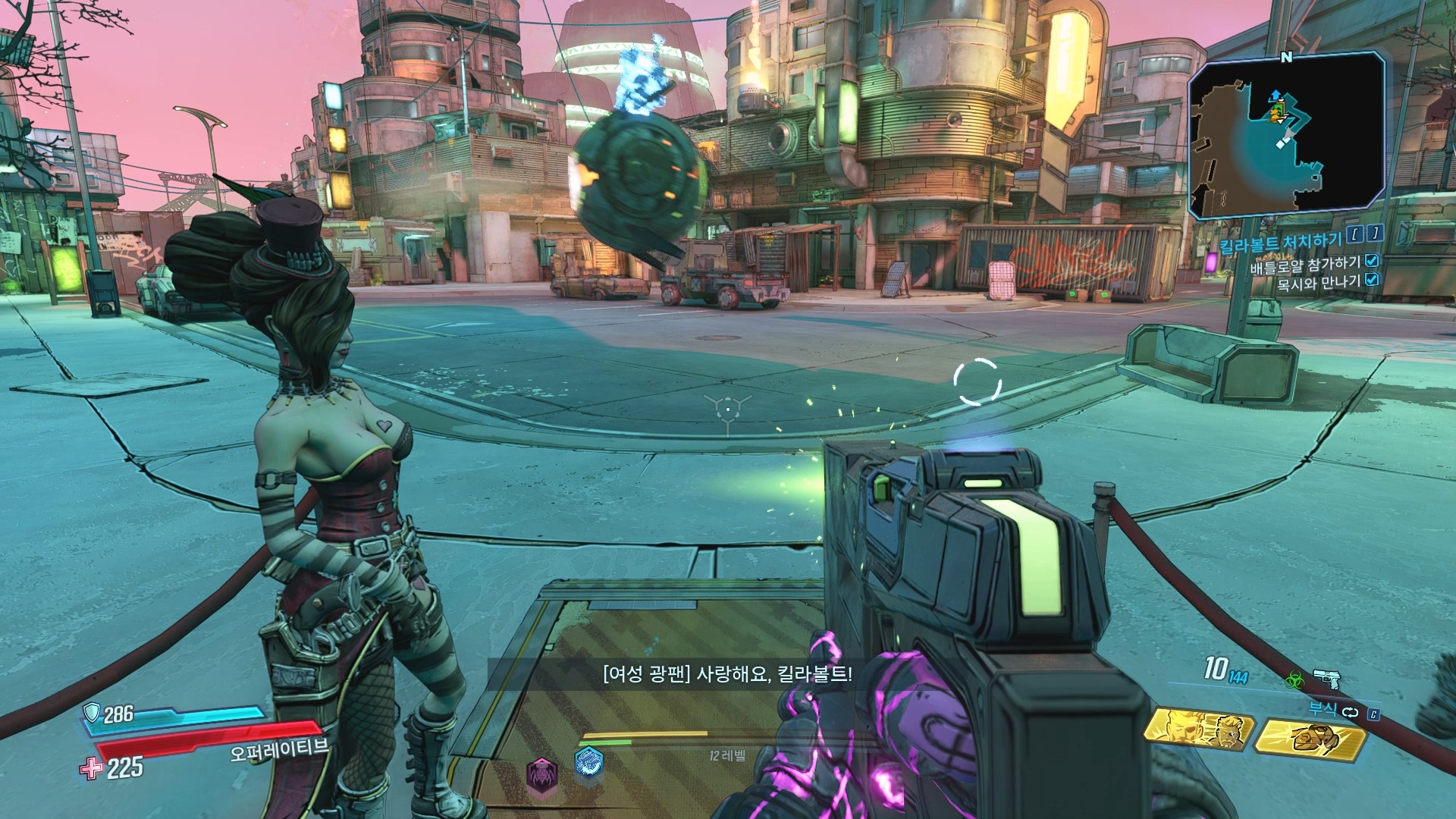Switch weapon mode with the 부식 swap icon
This screenshot has width=1456, height=819.
coord(1350,712)
